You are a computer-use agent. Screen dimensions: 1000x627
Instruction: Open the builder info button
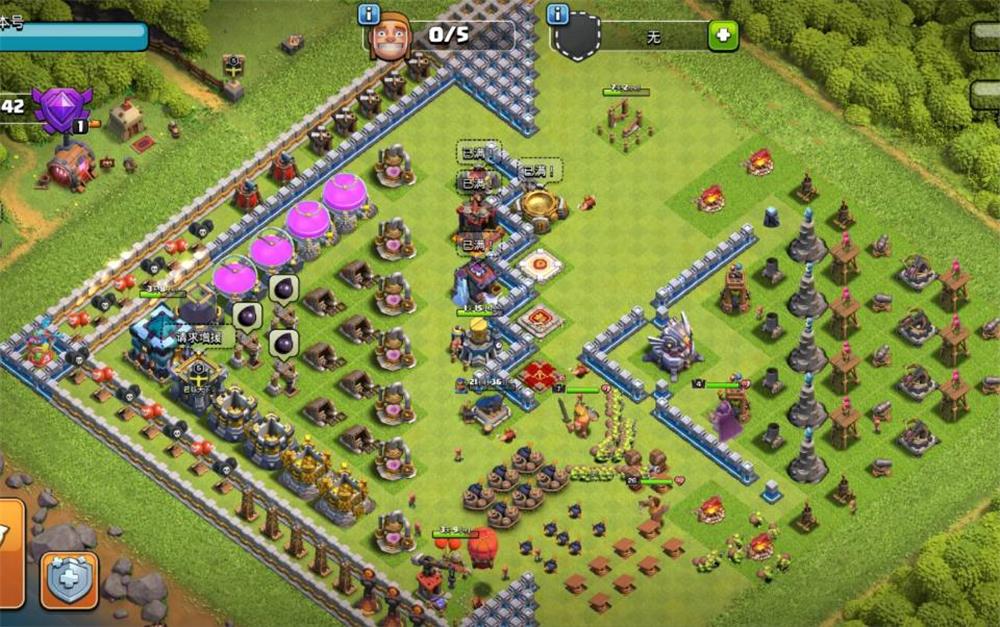click(x=368, y=14)
